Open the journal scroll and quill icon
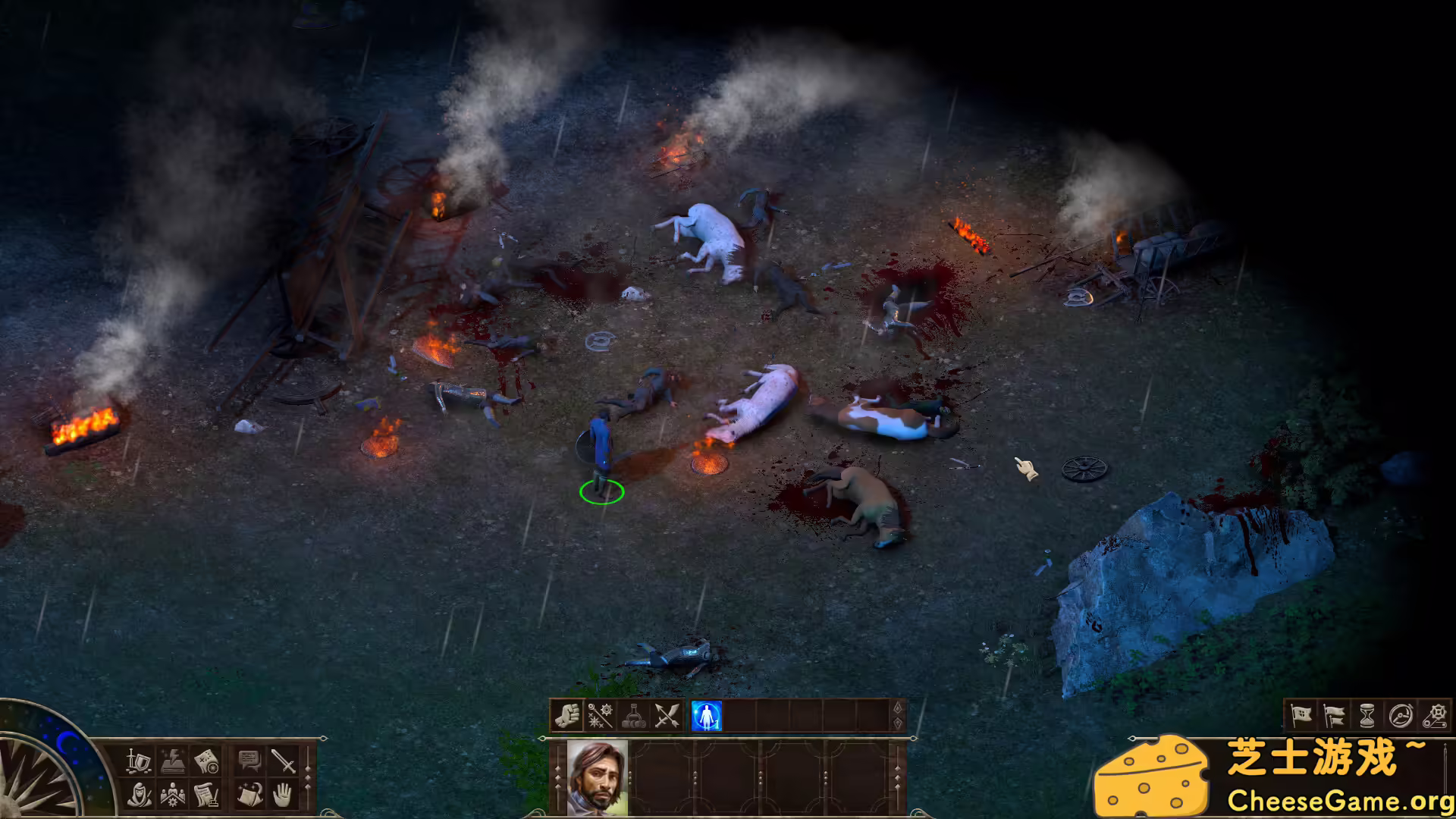1456x819 pixels. point(207,794)
